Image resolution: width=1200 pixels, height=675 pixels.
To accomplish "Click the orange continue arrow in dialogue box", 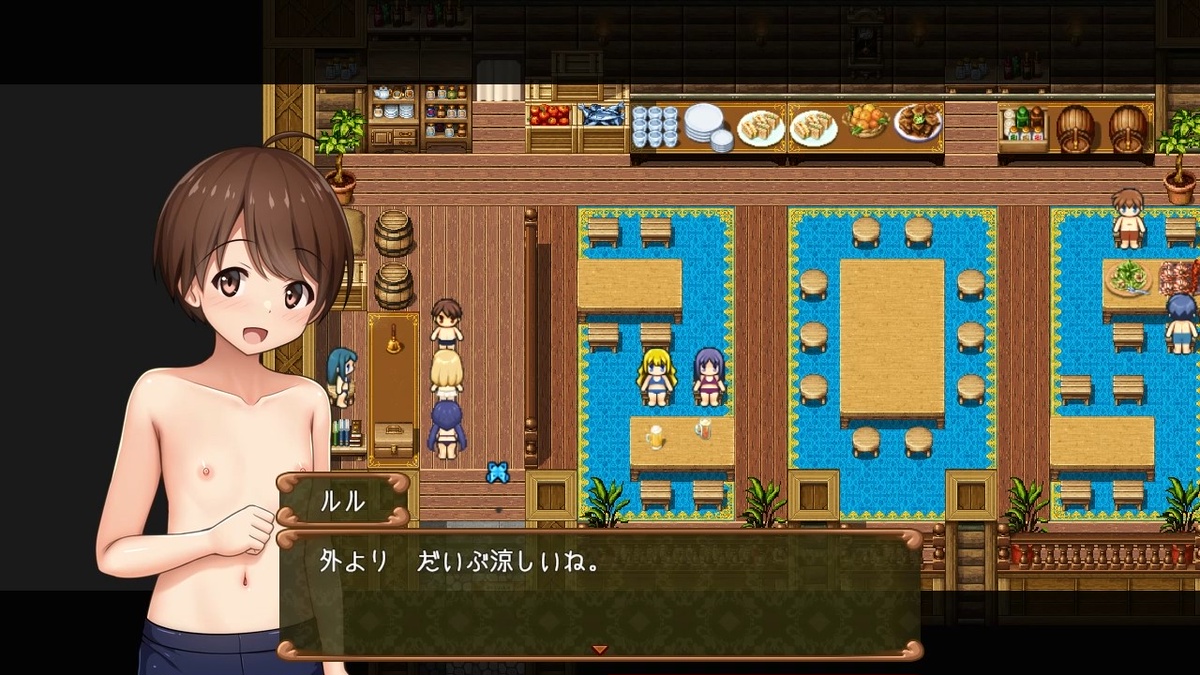I will coord(599,650).
